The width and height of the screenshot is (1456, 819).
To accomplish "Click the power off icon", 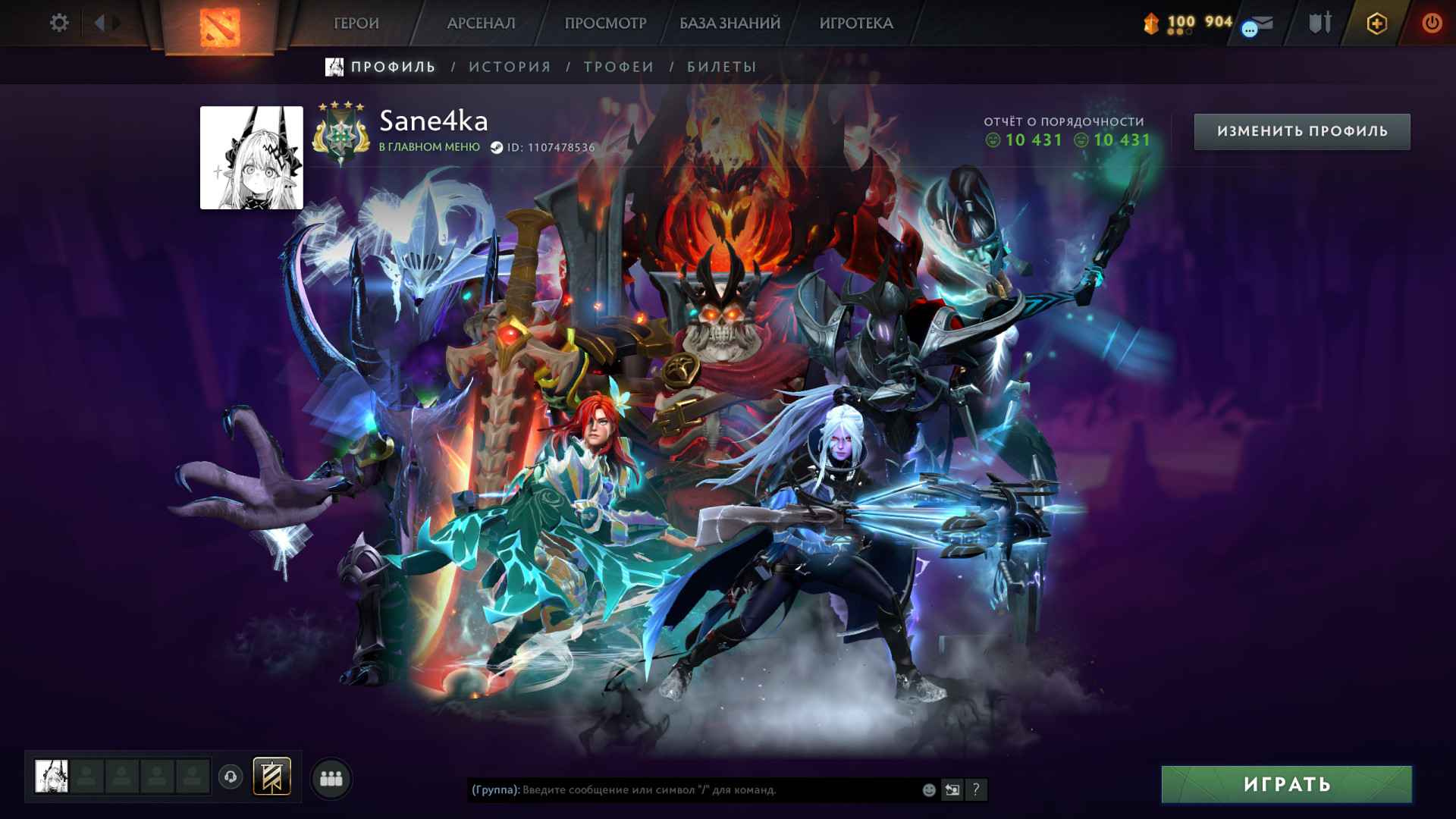I will click(1433, 23).
